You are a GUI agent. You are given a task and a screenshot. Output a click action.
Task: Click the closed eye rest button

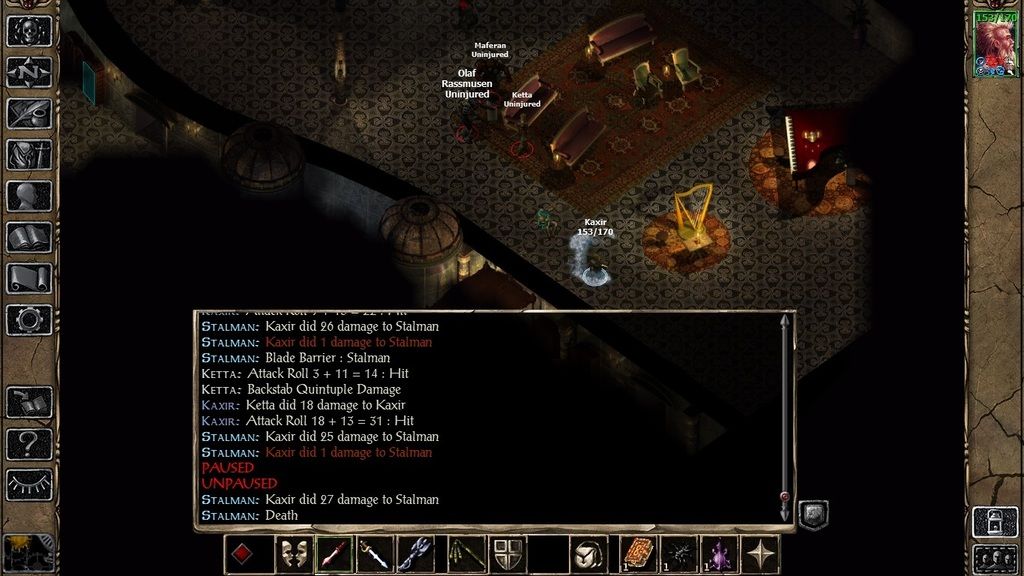(x=29, y=485)
